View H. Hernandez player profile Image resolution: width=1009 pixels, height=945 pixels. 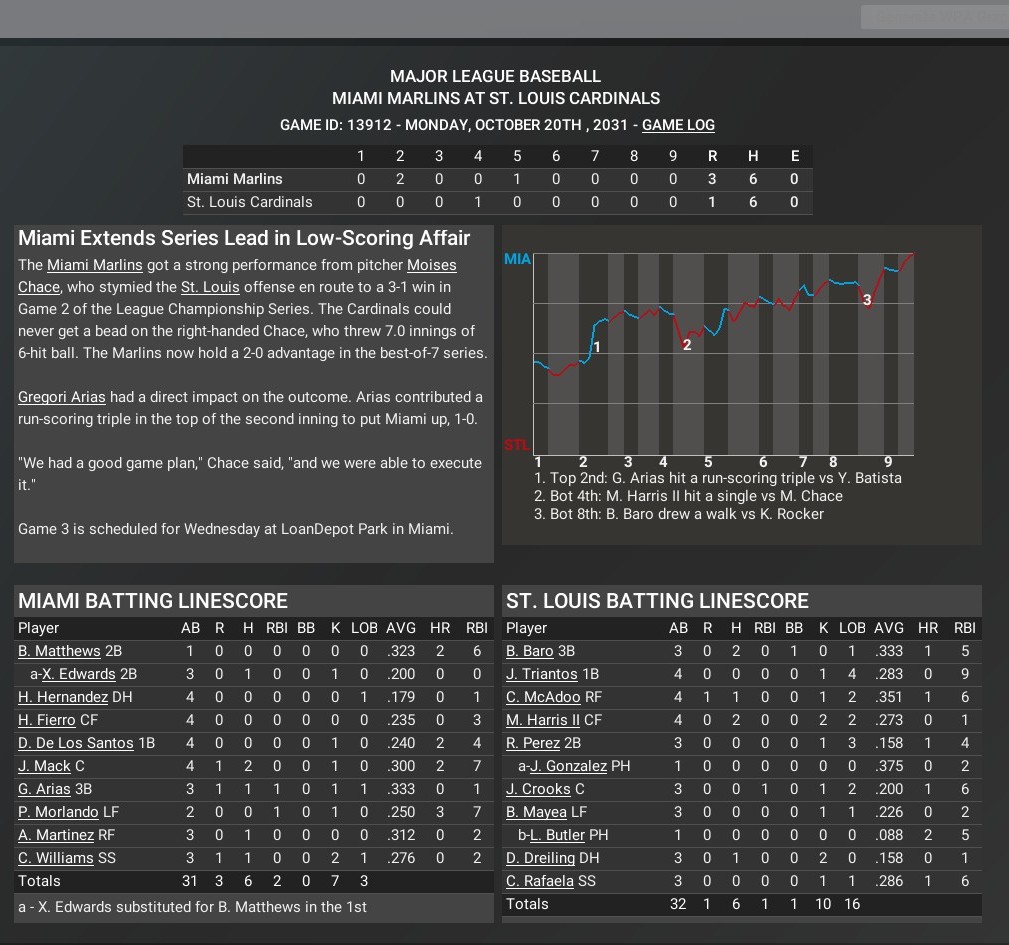coord(63,697)
